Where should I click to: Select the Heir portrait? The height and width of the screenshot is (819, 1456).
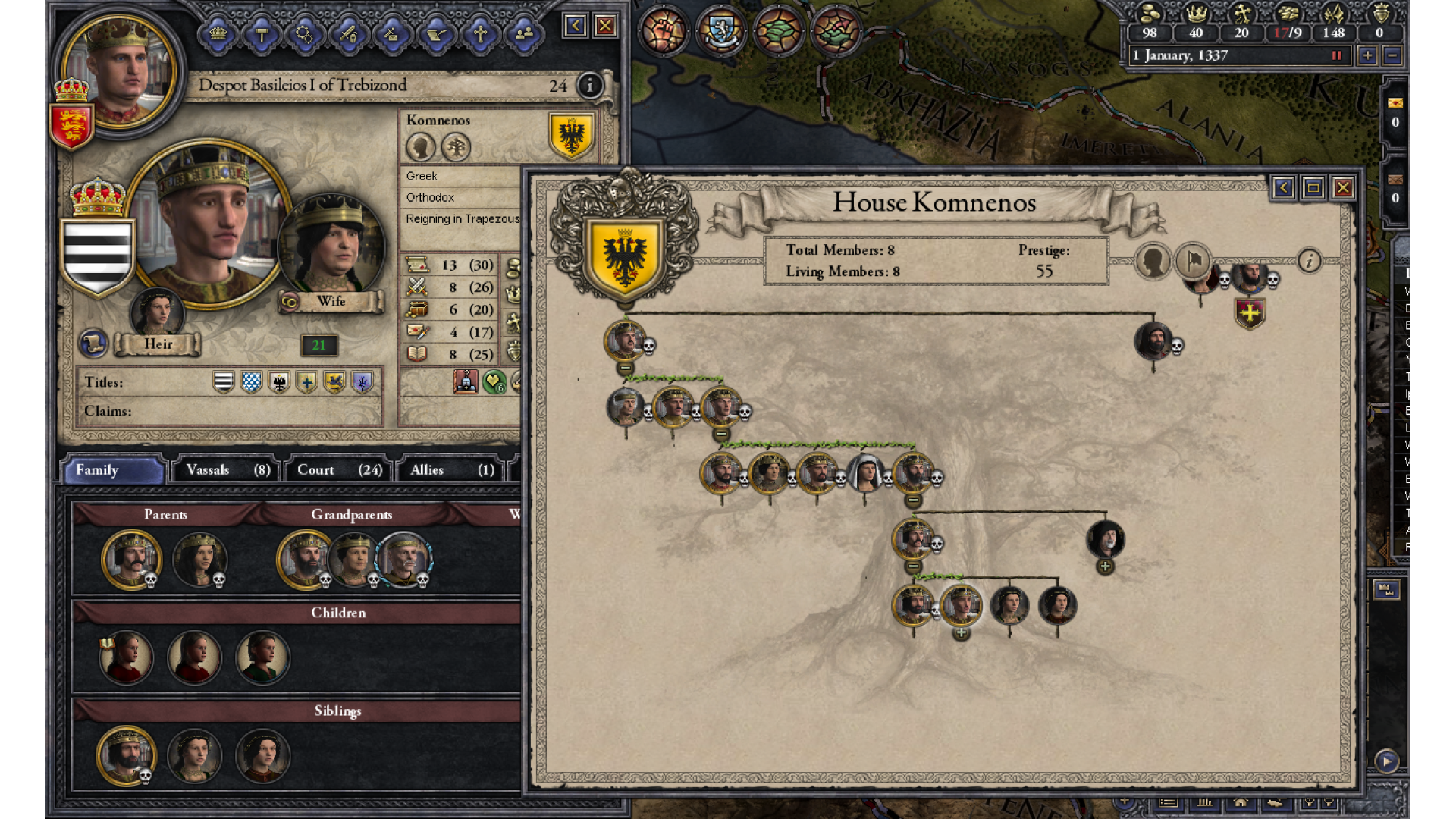(157, 311)
